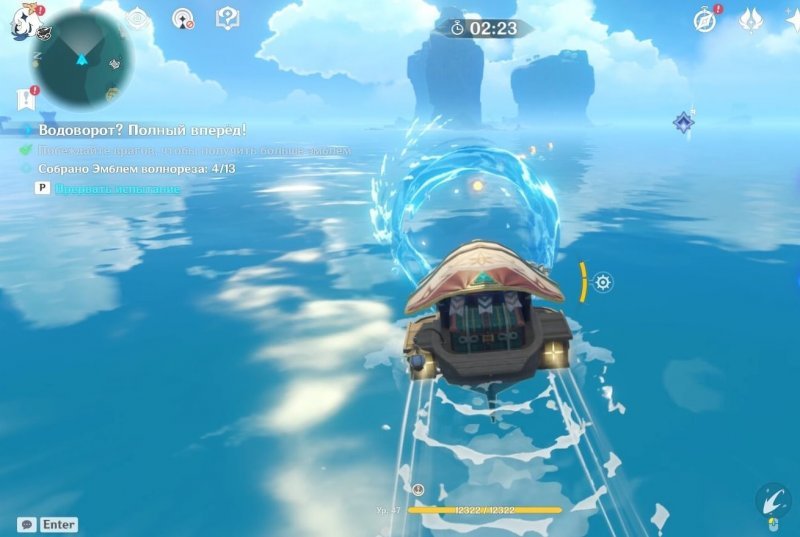Open the Elemental Sight eye icon
Viewport: 800px width, 537px height.
(x=136, y=18)
